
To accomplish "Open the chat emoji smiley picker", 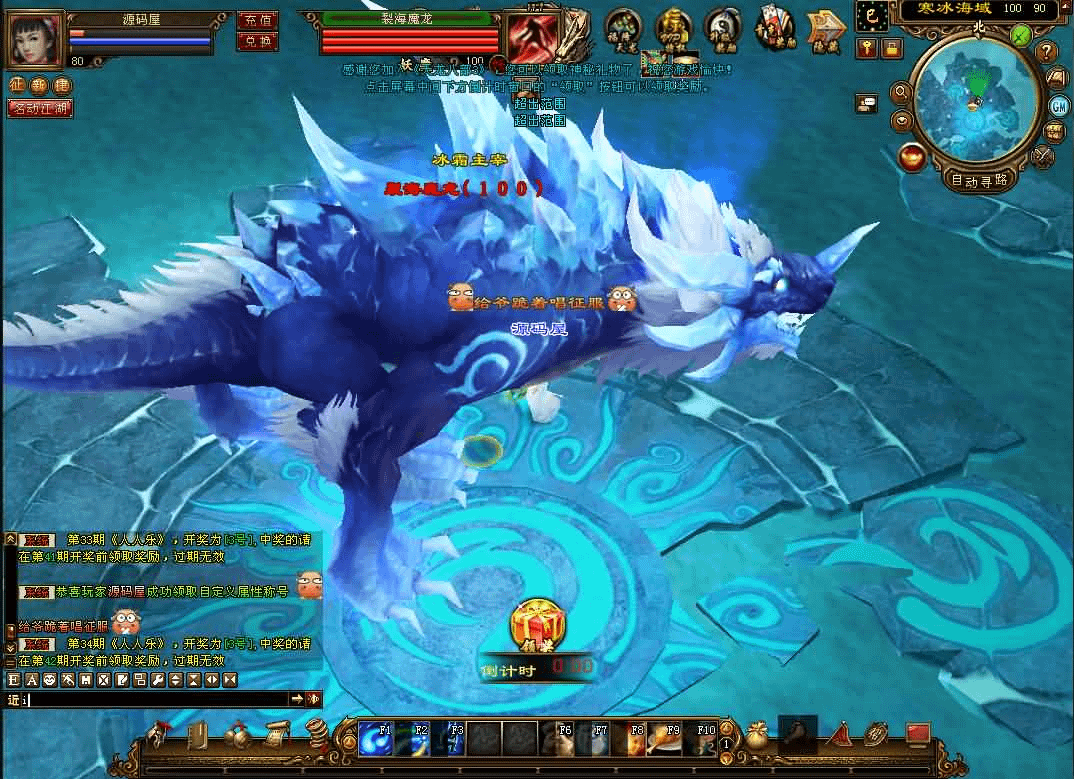I will 49,680.
